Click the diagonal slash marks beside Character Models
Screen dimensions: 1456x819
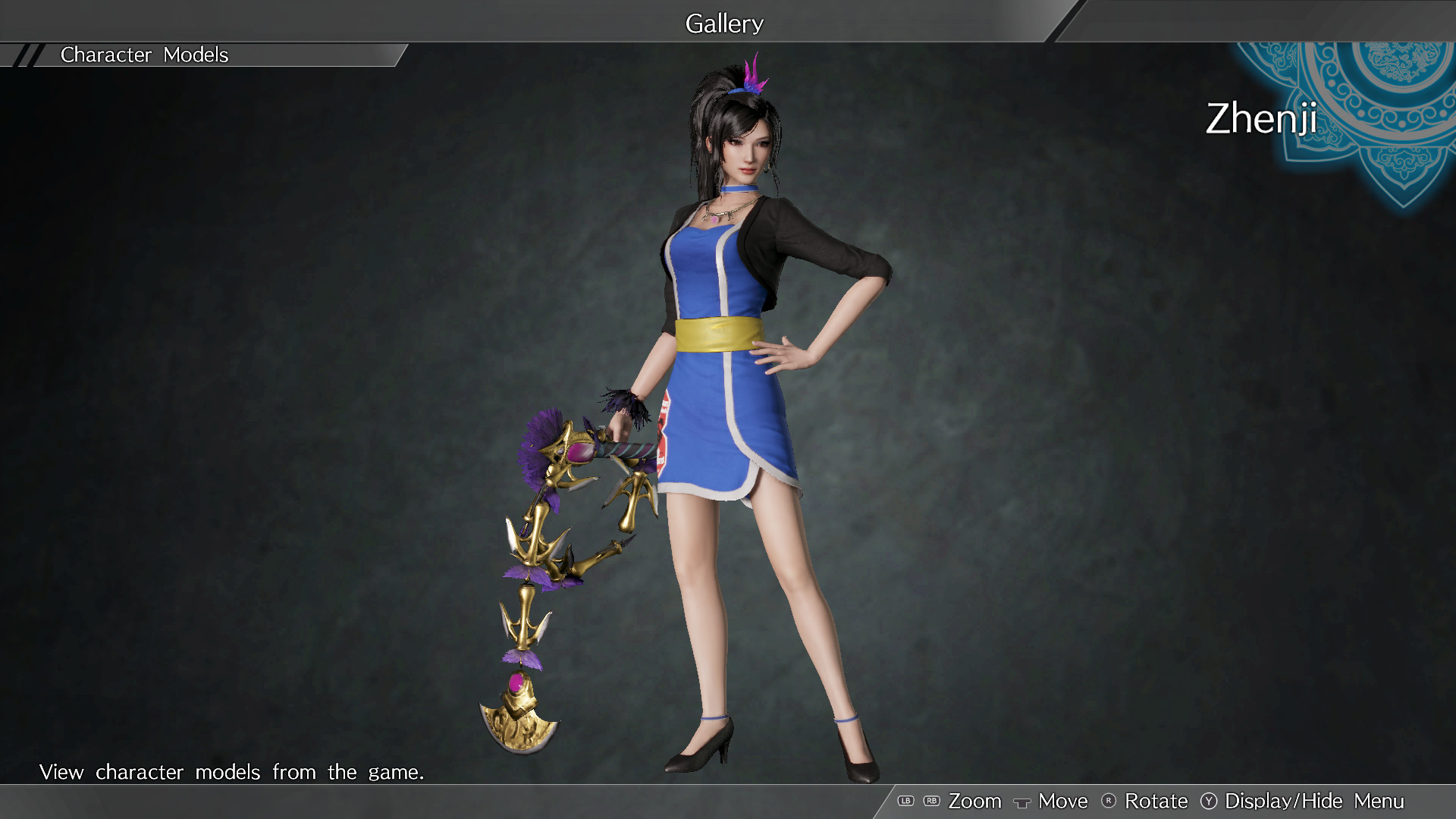pos(29,55)
